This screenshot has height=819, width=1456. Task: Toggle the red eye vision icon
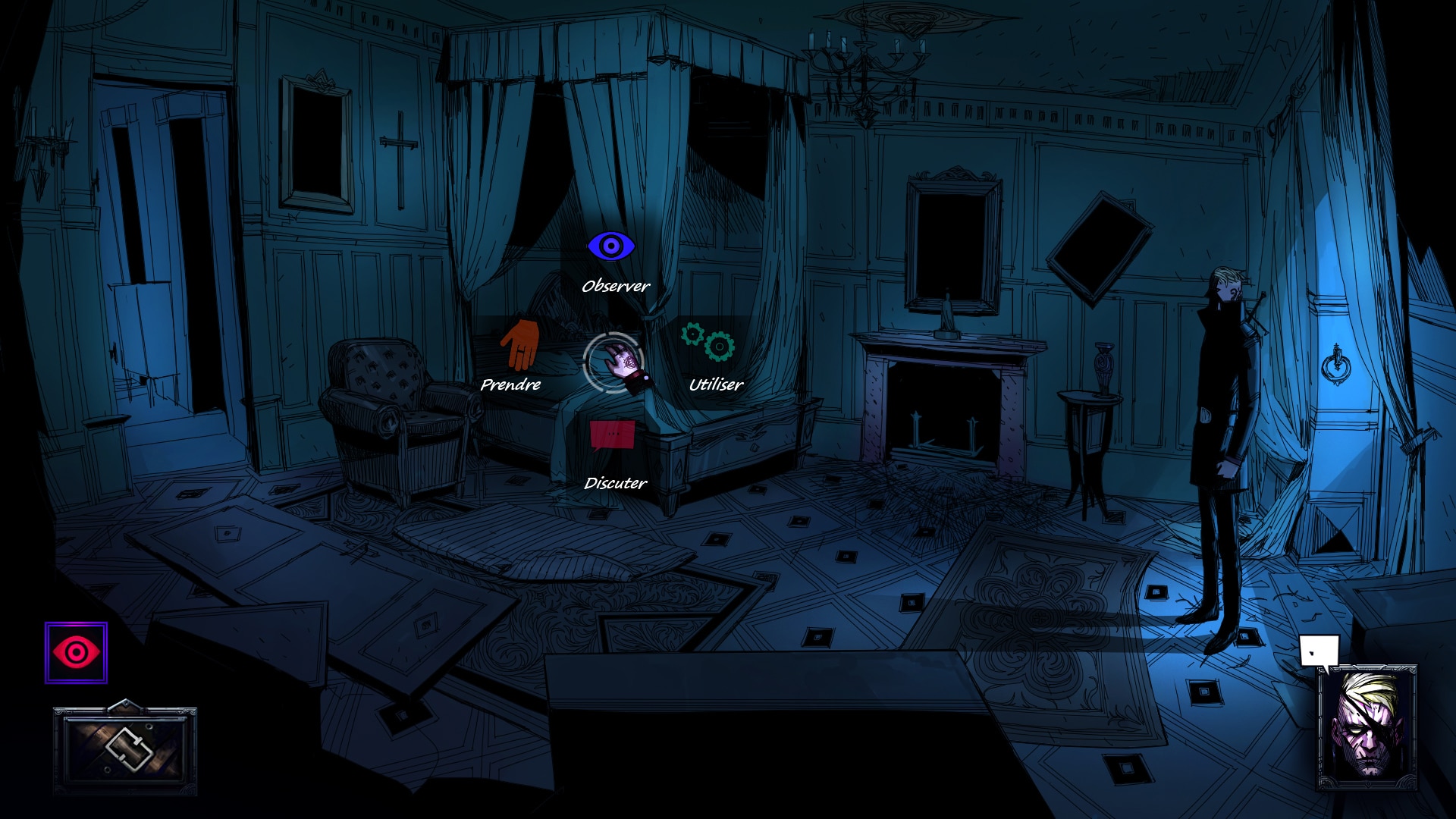point(76,653)
